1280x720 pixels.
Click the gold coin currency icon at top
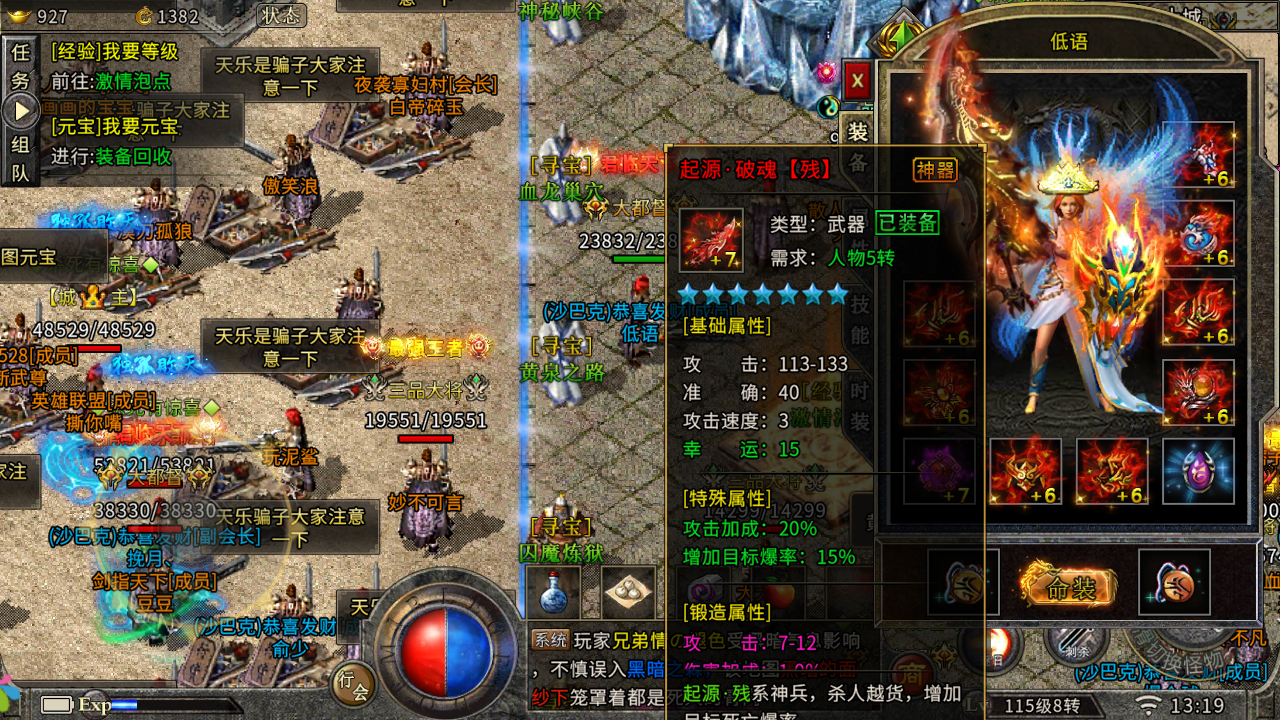pyautogui.click(x=144, y=16)
